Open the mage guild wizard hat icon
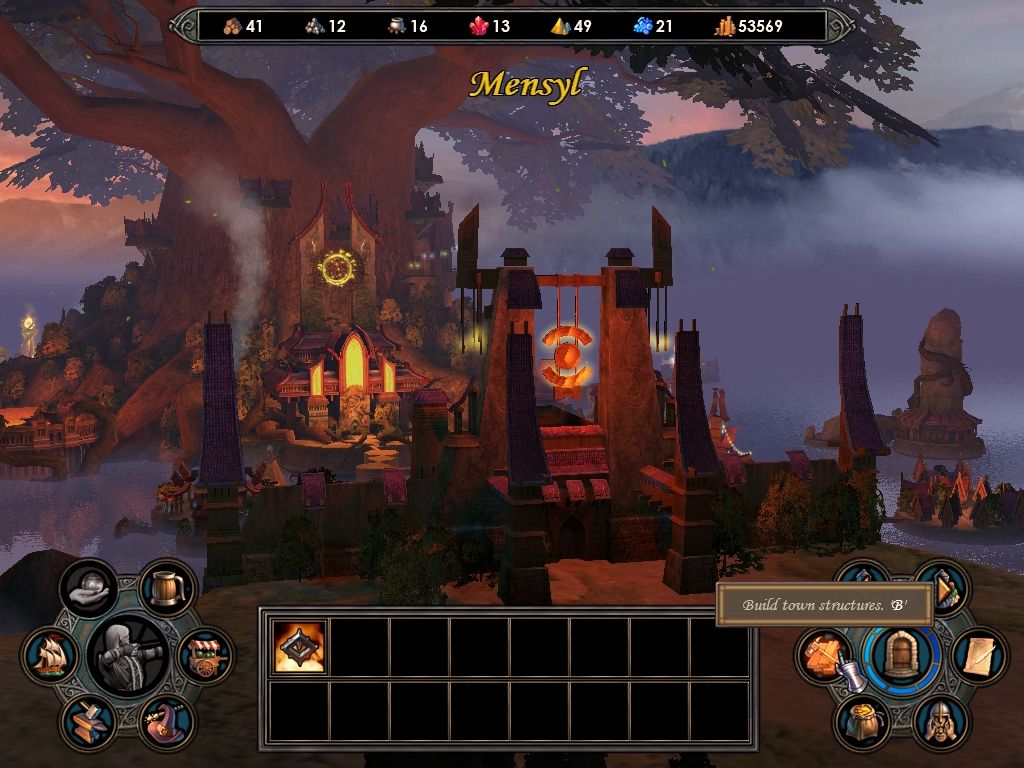1024x768 pixels. click(165, 722)
